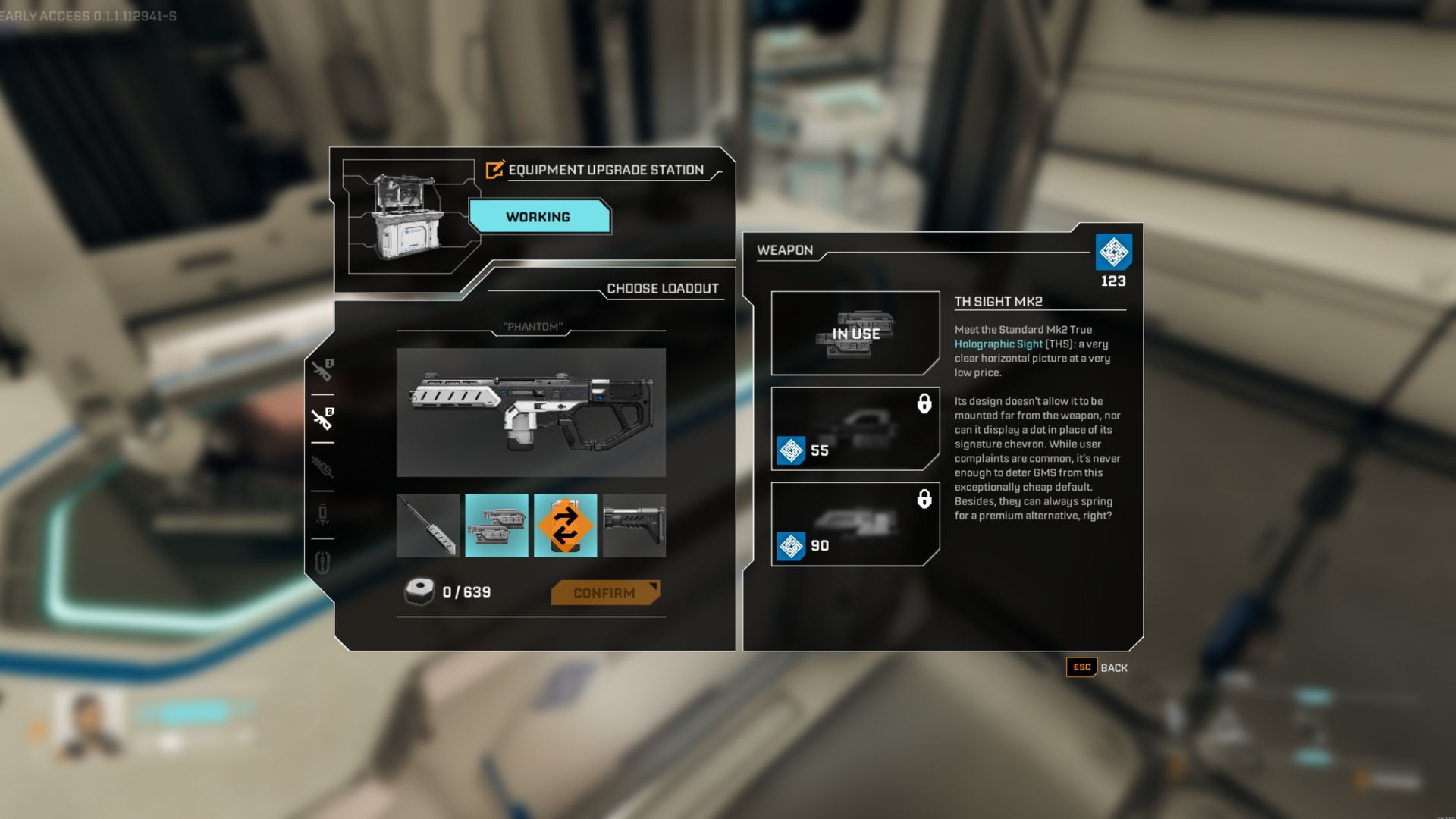Choose the locked sight costing 55

click(x=855, y=428)
